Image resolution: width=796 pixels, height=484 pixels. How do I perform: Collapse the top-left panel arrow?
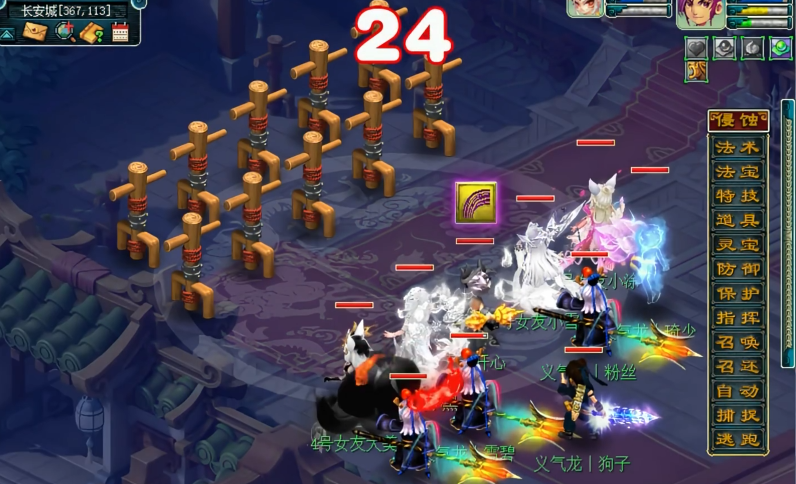coord(7,32)
